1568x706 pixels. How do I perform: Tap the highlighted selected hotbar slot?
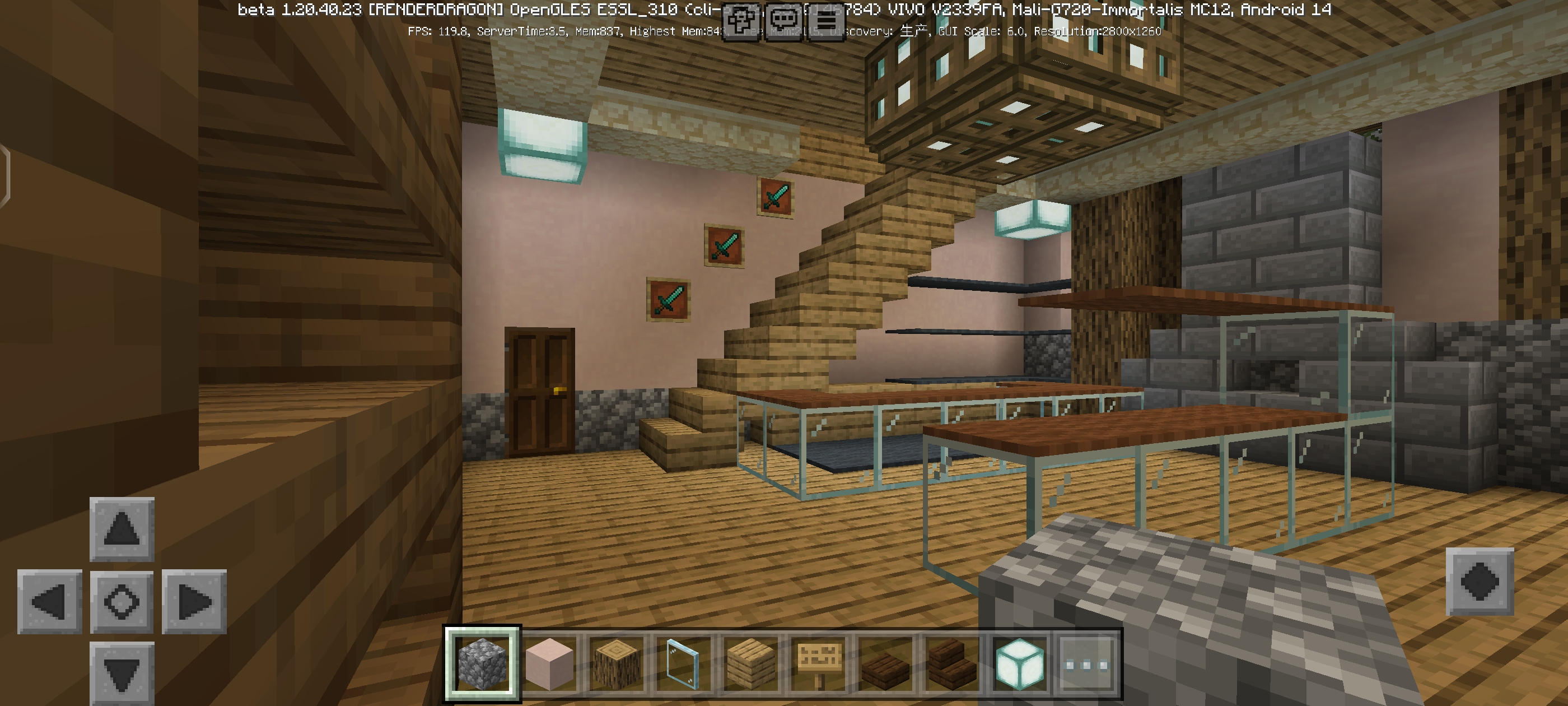[482, 666]
